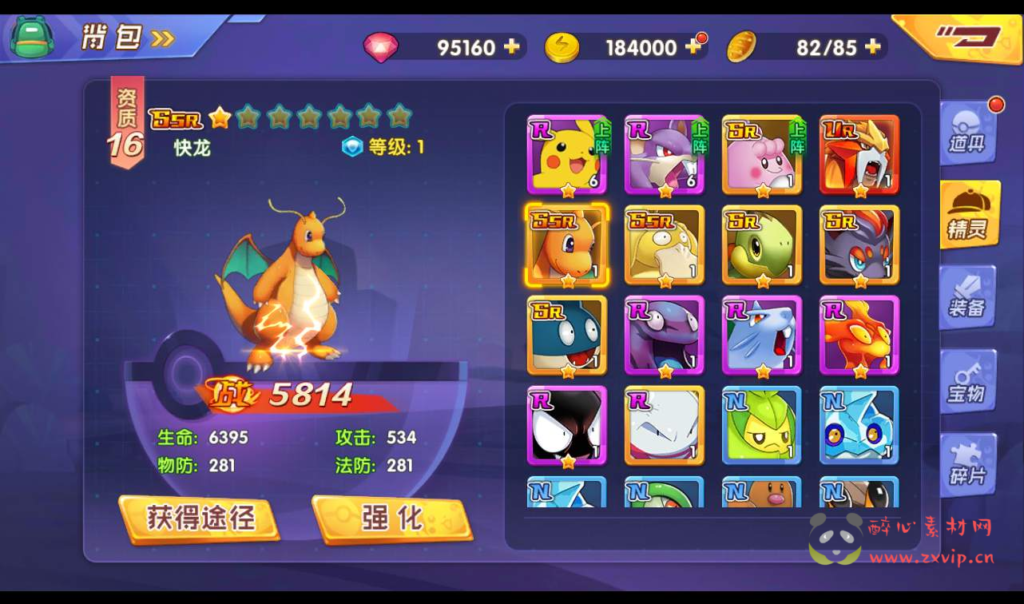The height and width of the screenshot is (604, 1024).
Task: Open the 获得途径 (obtain methods) button
Action: pyautogui.click(x=200, y=518)
